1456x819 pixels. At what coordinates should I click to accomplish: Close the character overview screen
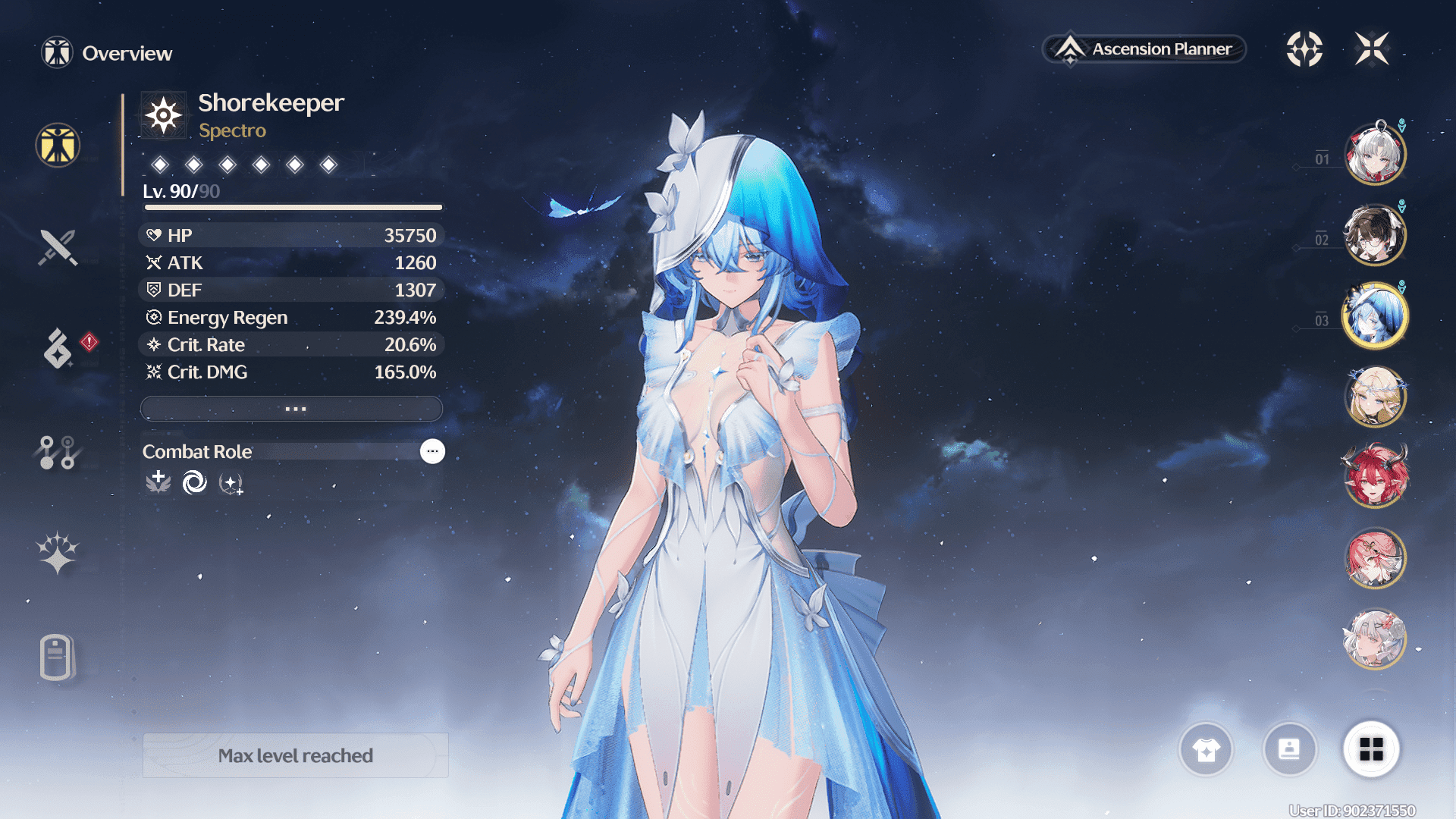tap(1372, 49)
